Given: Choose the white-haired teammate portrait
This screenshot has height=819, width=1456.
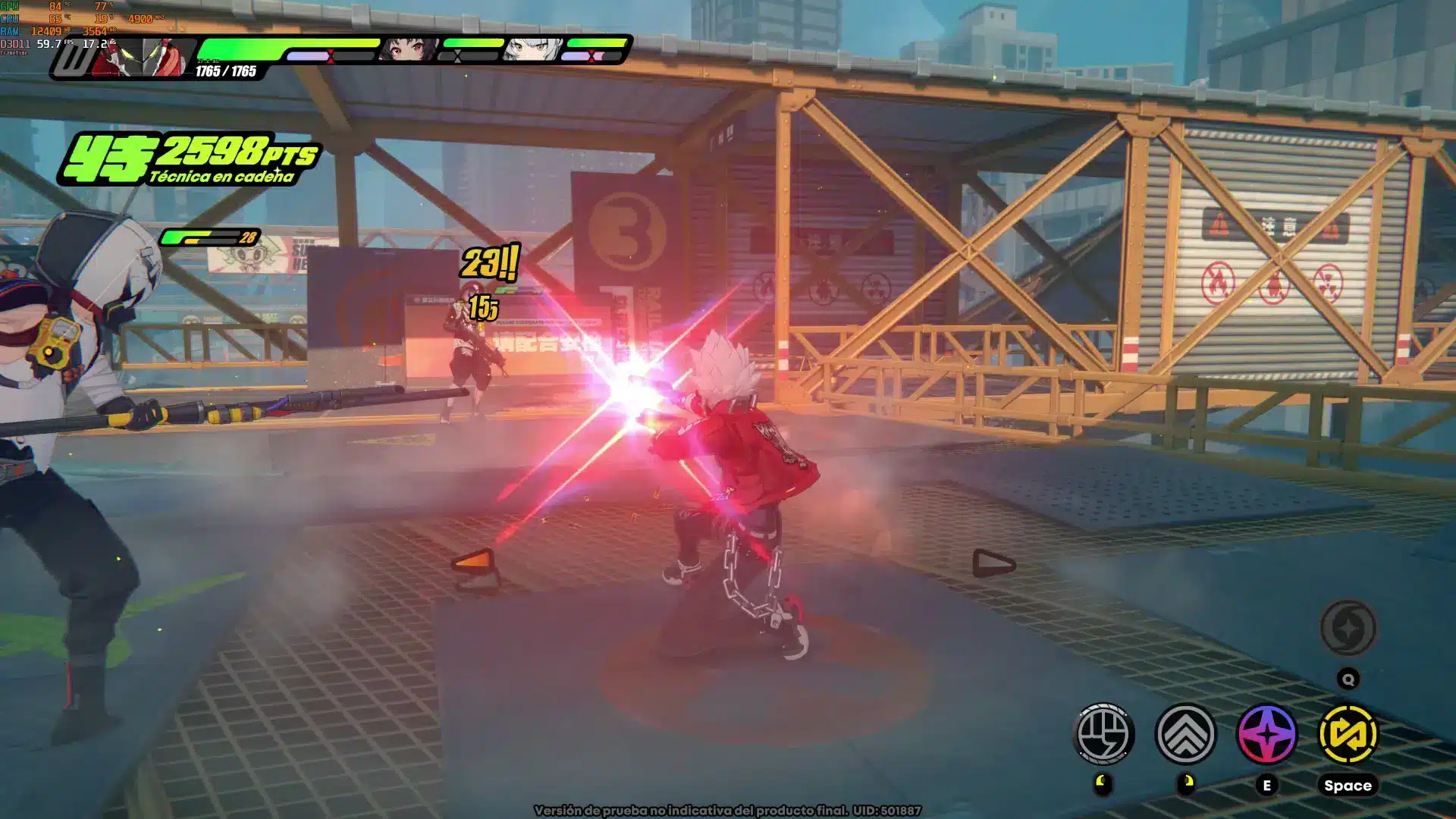Looking at the screenshot, I should click(x=532, y=50).
